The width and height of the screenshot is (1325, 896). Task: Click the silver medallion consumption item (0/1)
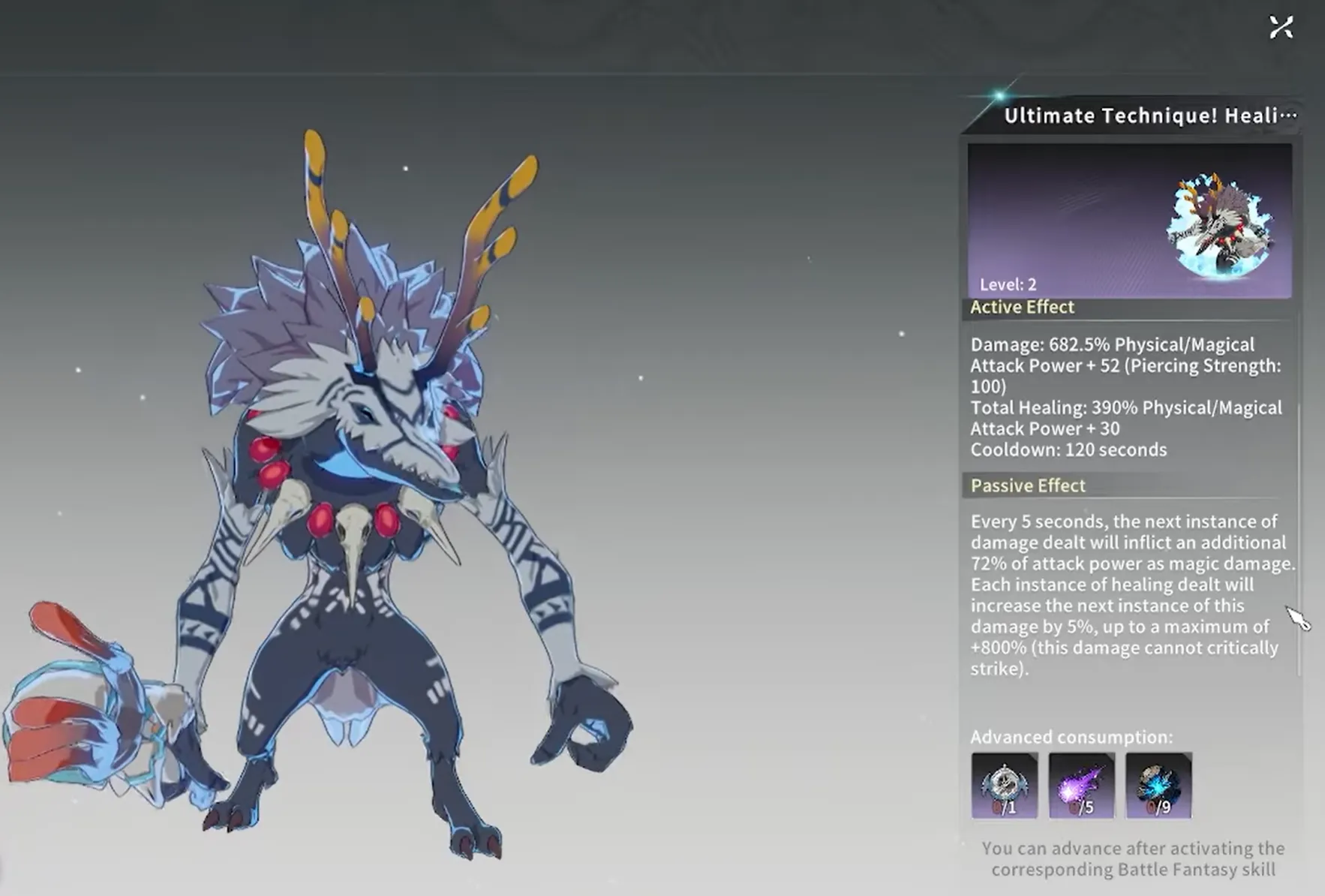1005,786
